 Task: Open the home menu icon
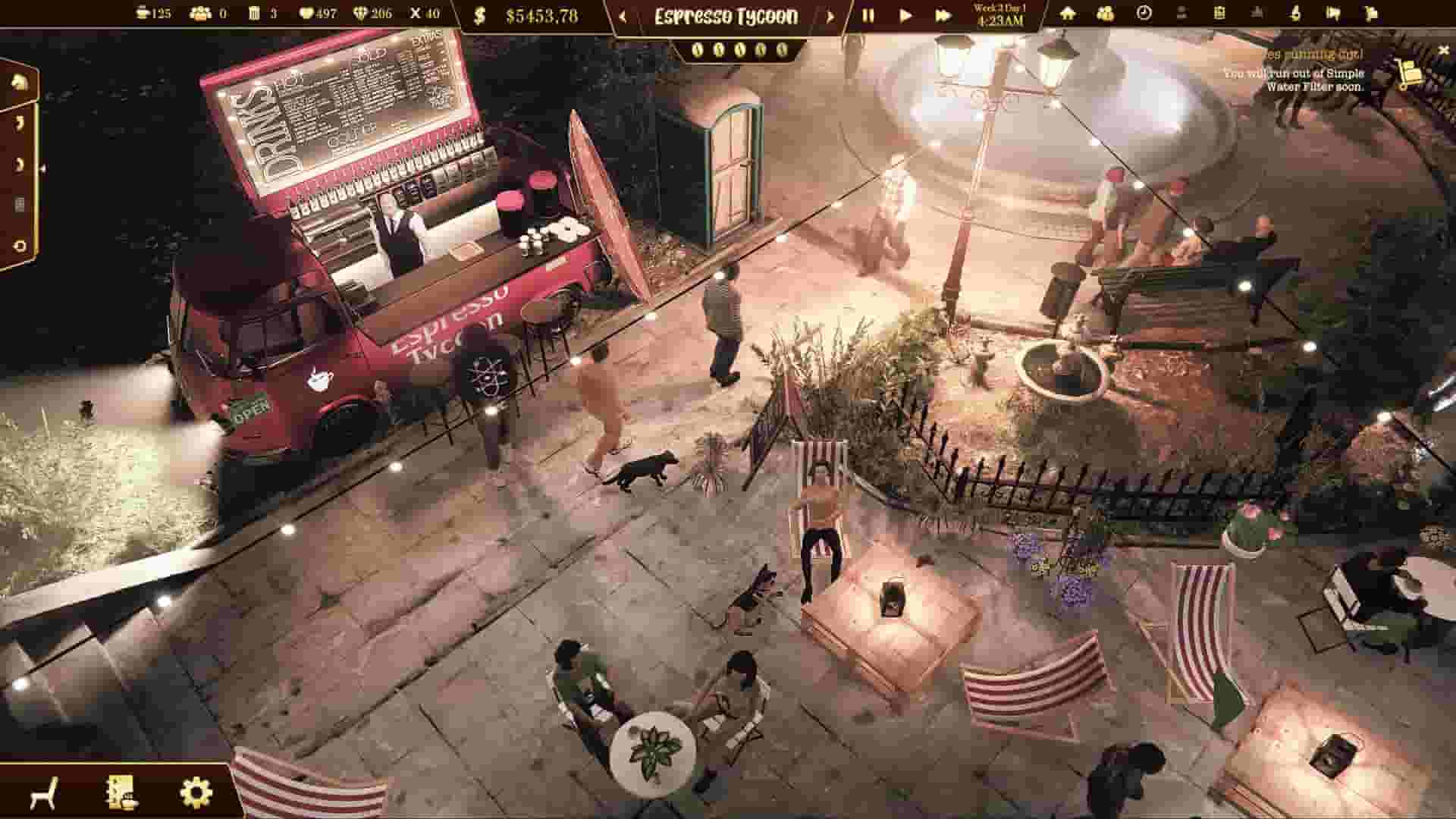point(1067,14)
